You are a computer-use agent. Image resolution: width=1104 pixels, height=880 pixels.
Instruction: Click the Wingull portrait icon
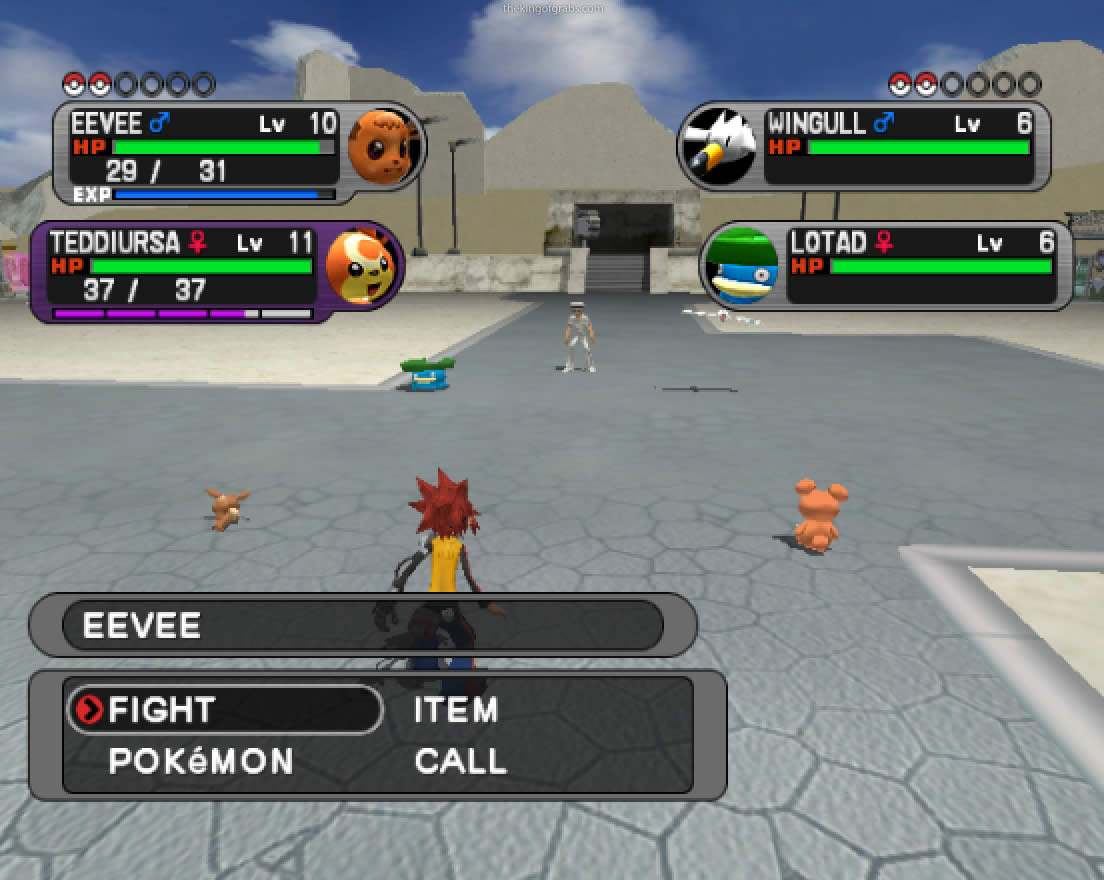coord(719,147)
